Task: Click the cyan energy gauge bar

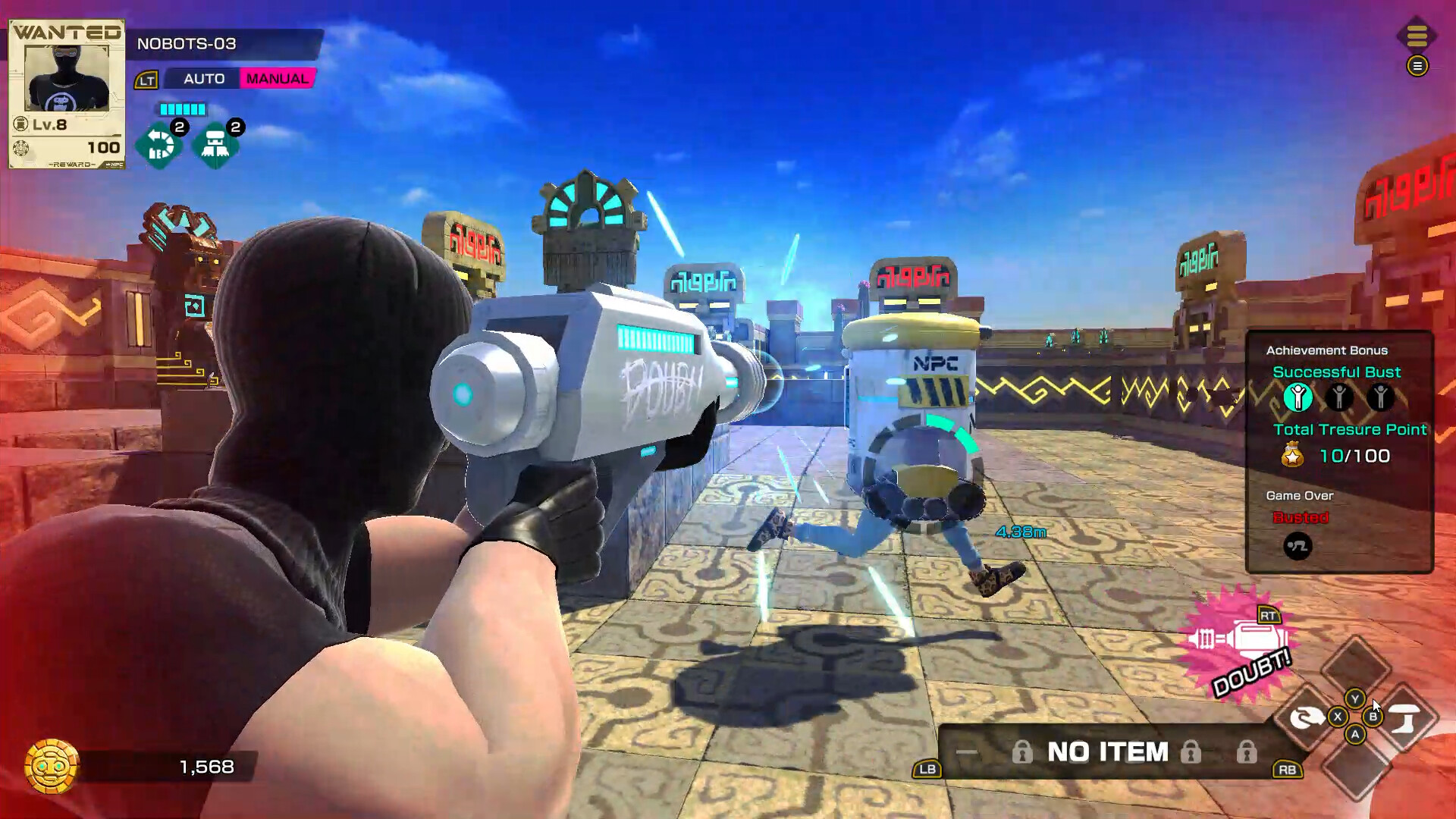Action: (x=182, y=109)
